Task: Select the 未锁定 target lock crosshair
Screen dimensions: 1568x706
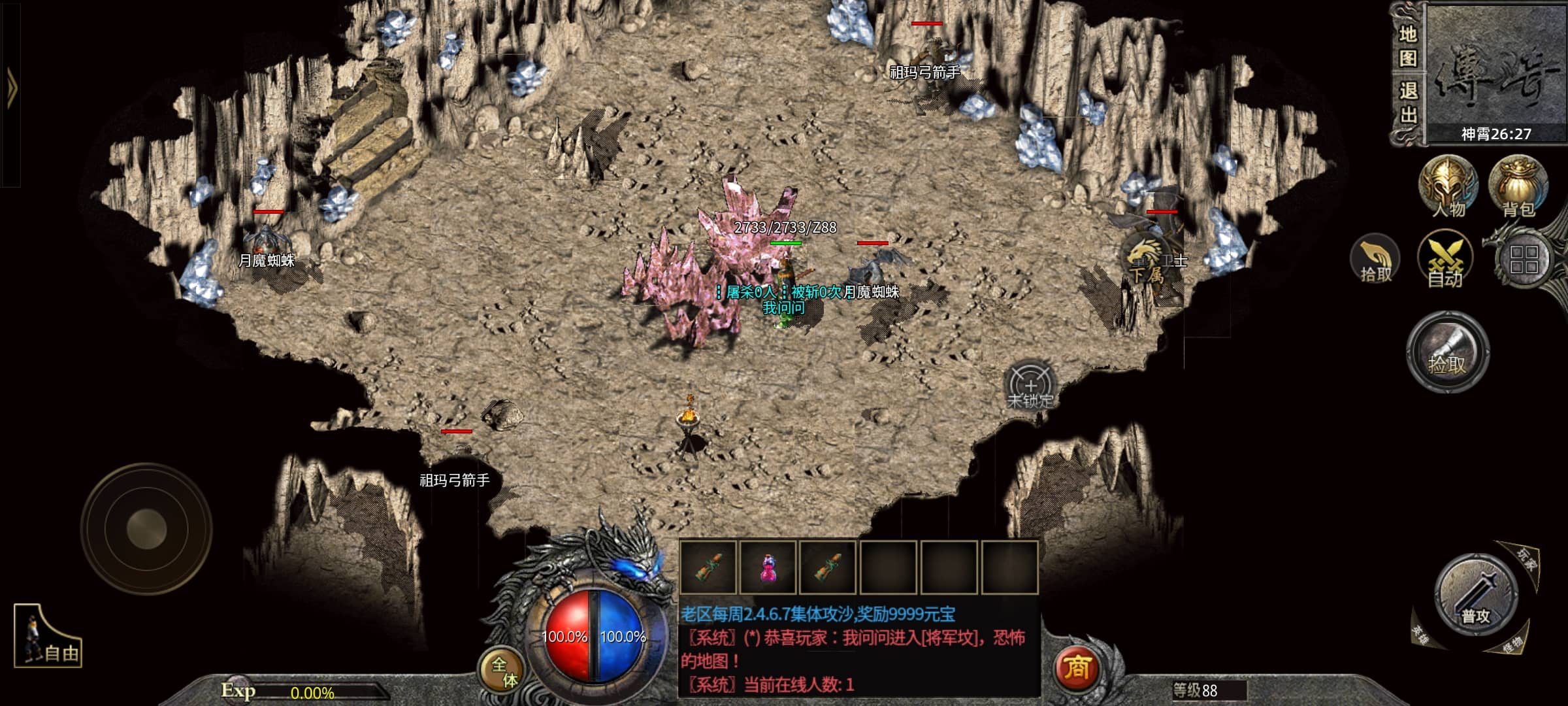Action: click(x=1030, y=386)
